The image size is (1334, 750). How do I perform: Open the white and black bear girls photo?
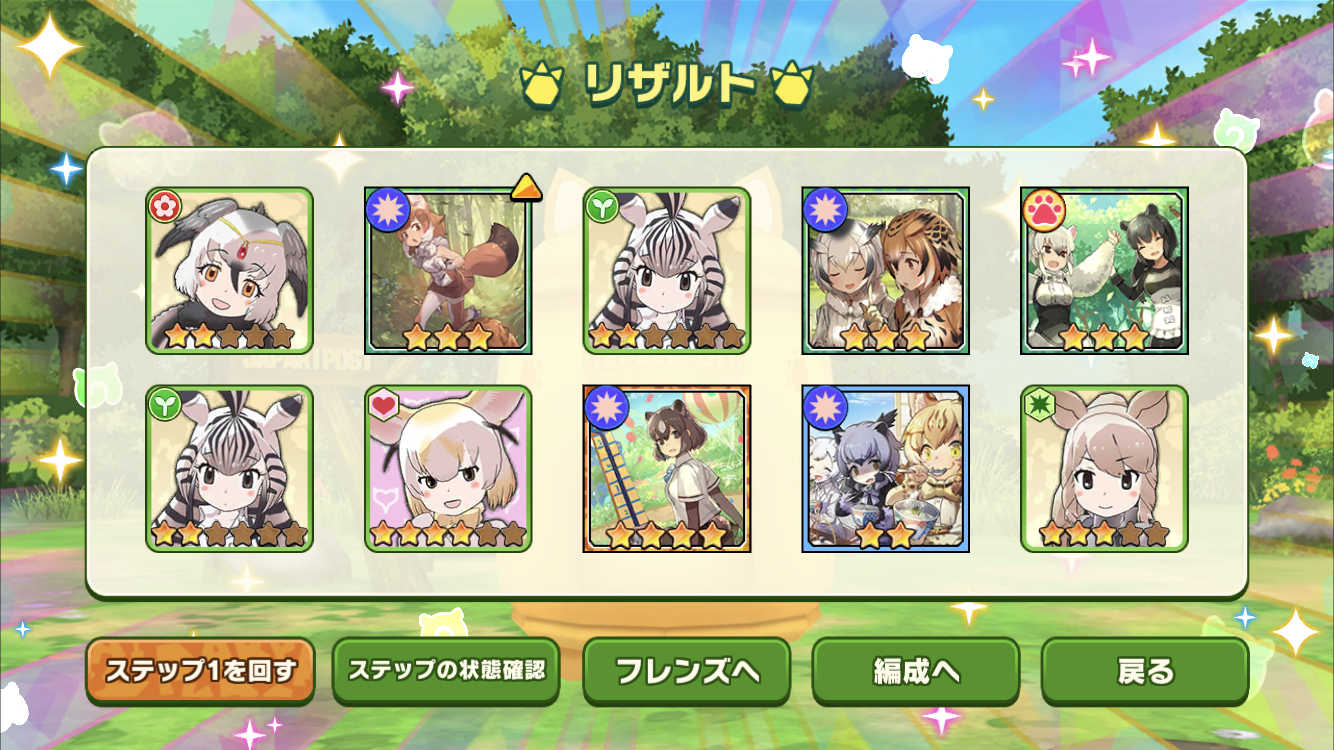[x=1104, y=270]
